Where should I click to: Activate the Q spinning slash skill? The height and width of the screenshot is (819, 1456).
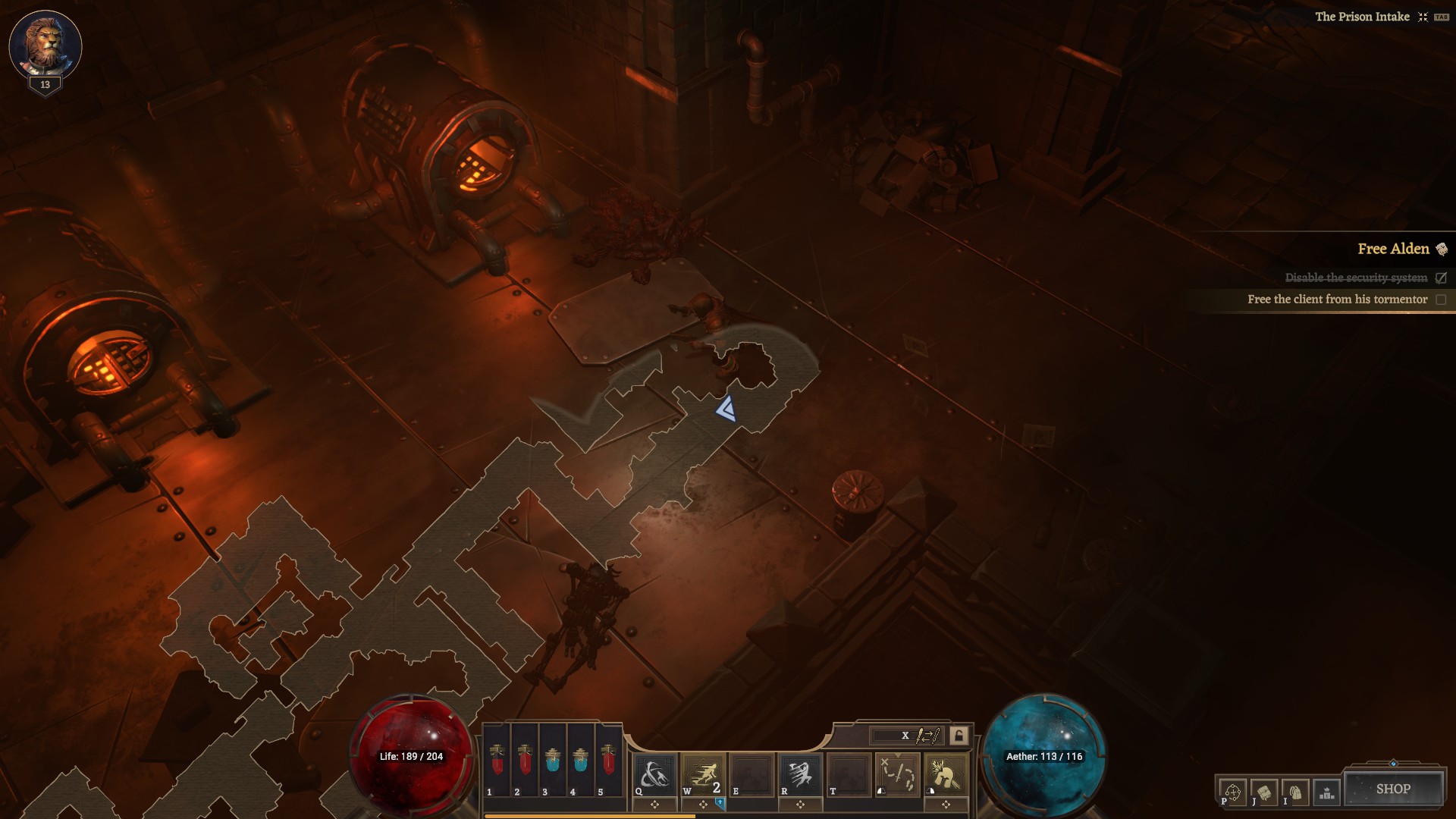click(654, 775)
